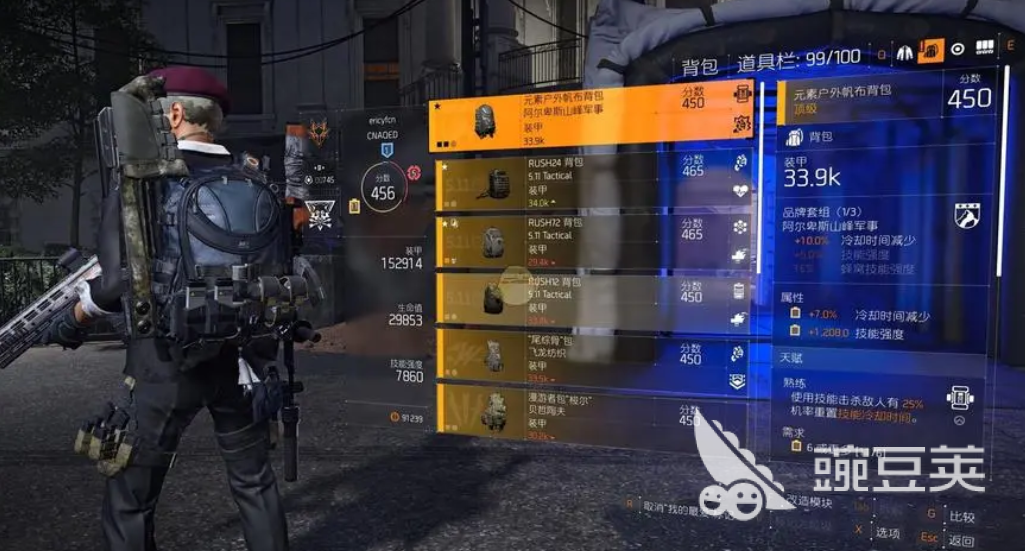This screenshot has width=1025, height=551.
Task: Open the jacket-shaped gear category tab
Action: [x=905, y=51]
